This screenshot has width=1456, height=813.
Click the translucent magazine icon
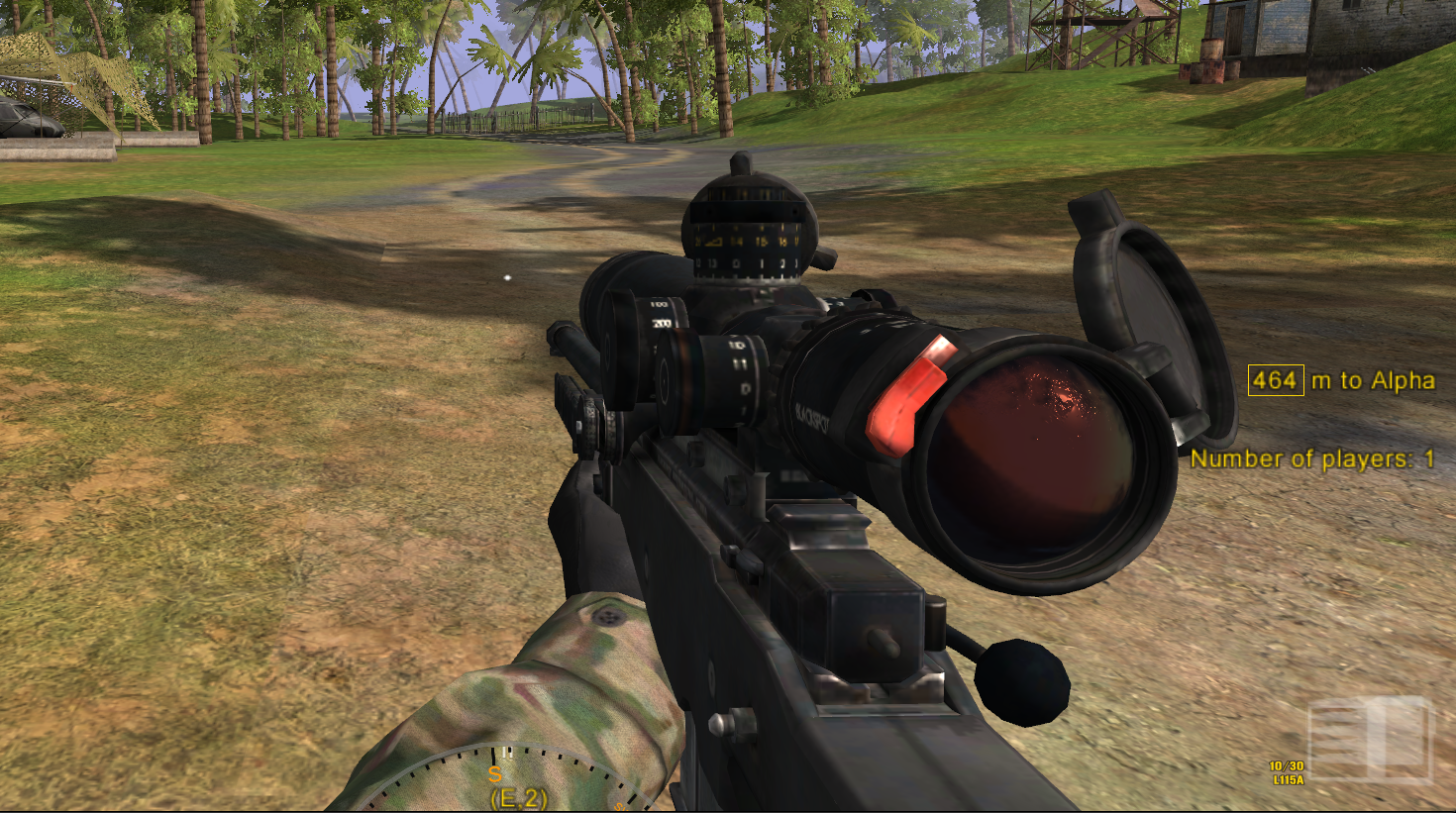pos(1370,740)
